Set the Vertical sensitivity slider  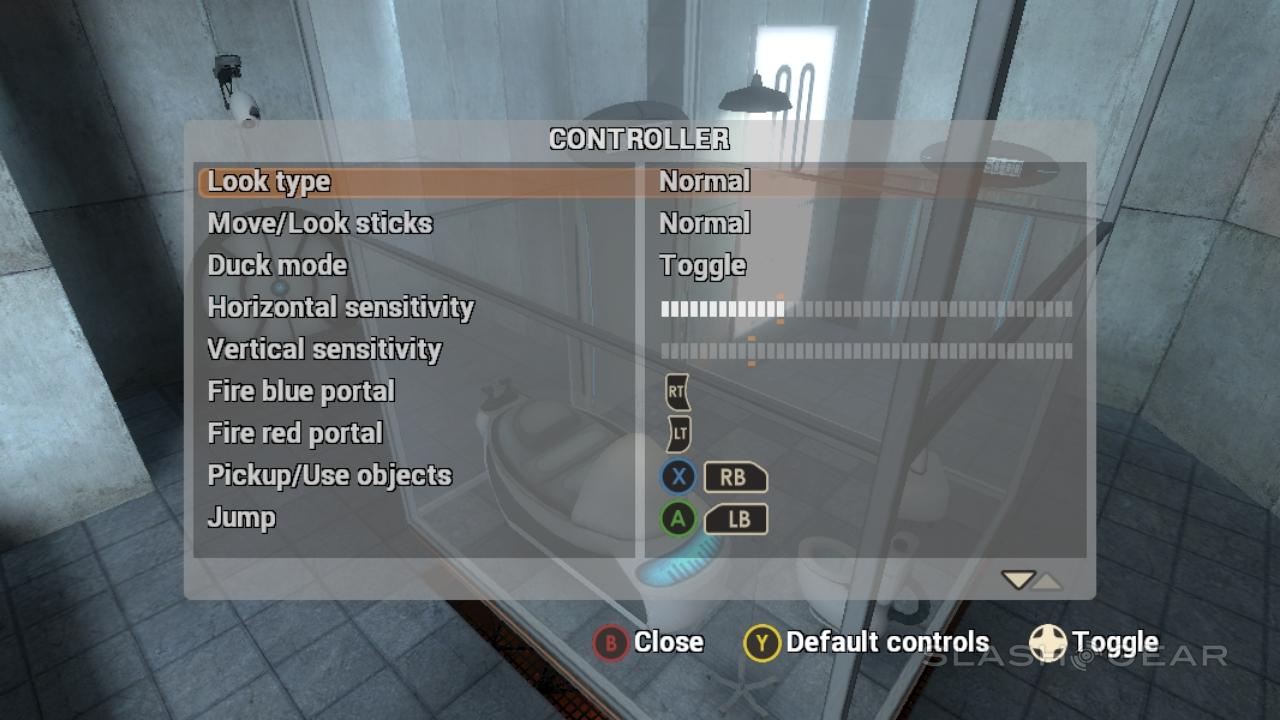point(866,351)
